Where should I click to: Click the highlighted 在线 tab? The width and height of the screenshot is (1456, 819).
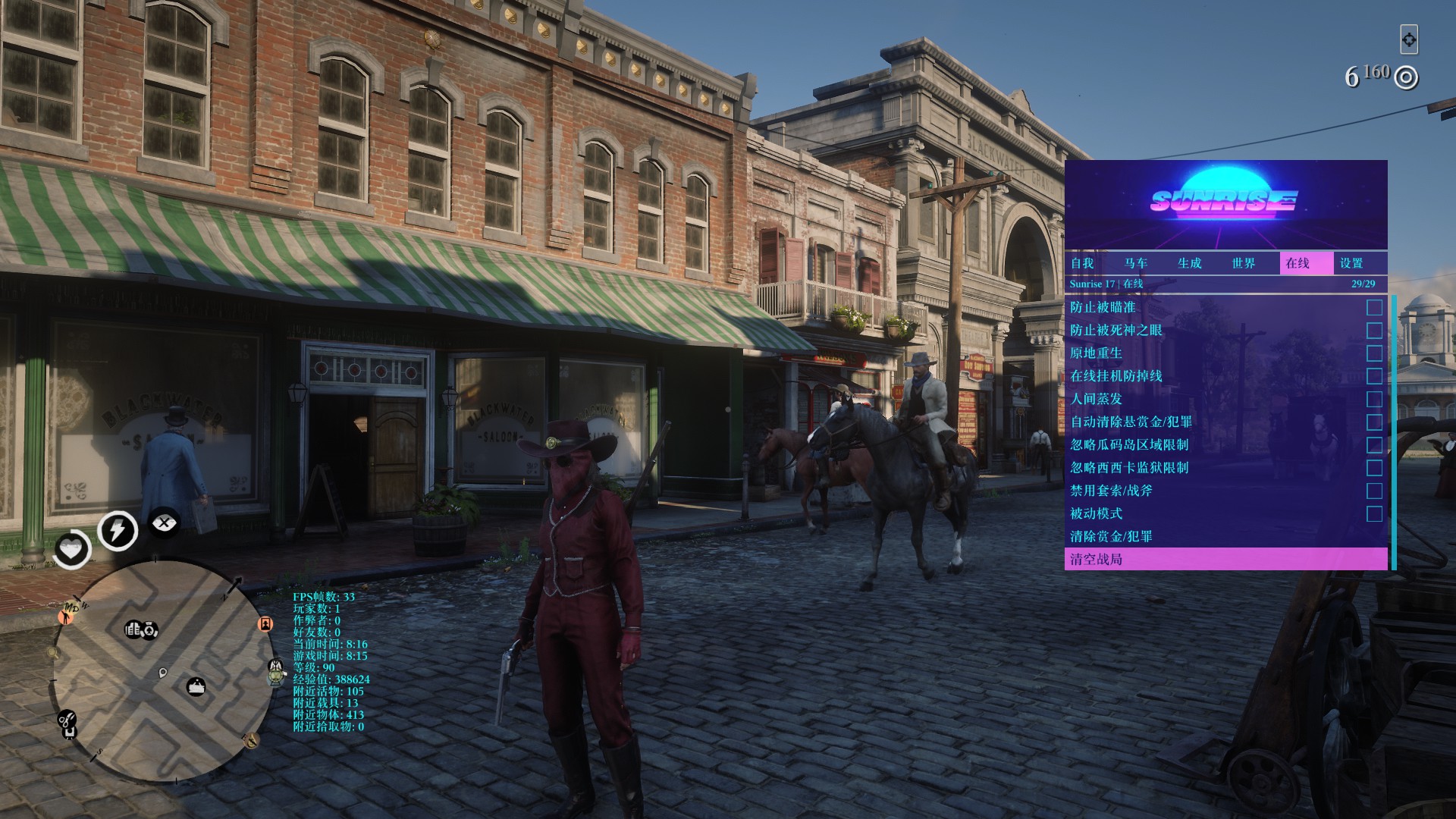tap(1298, 263)
